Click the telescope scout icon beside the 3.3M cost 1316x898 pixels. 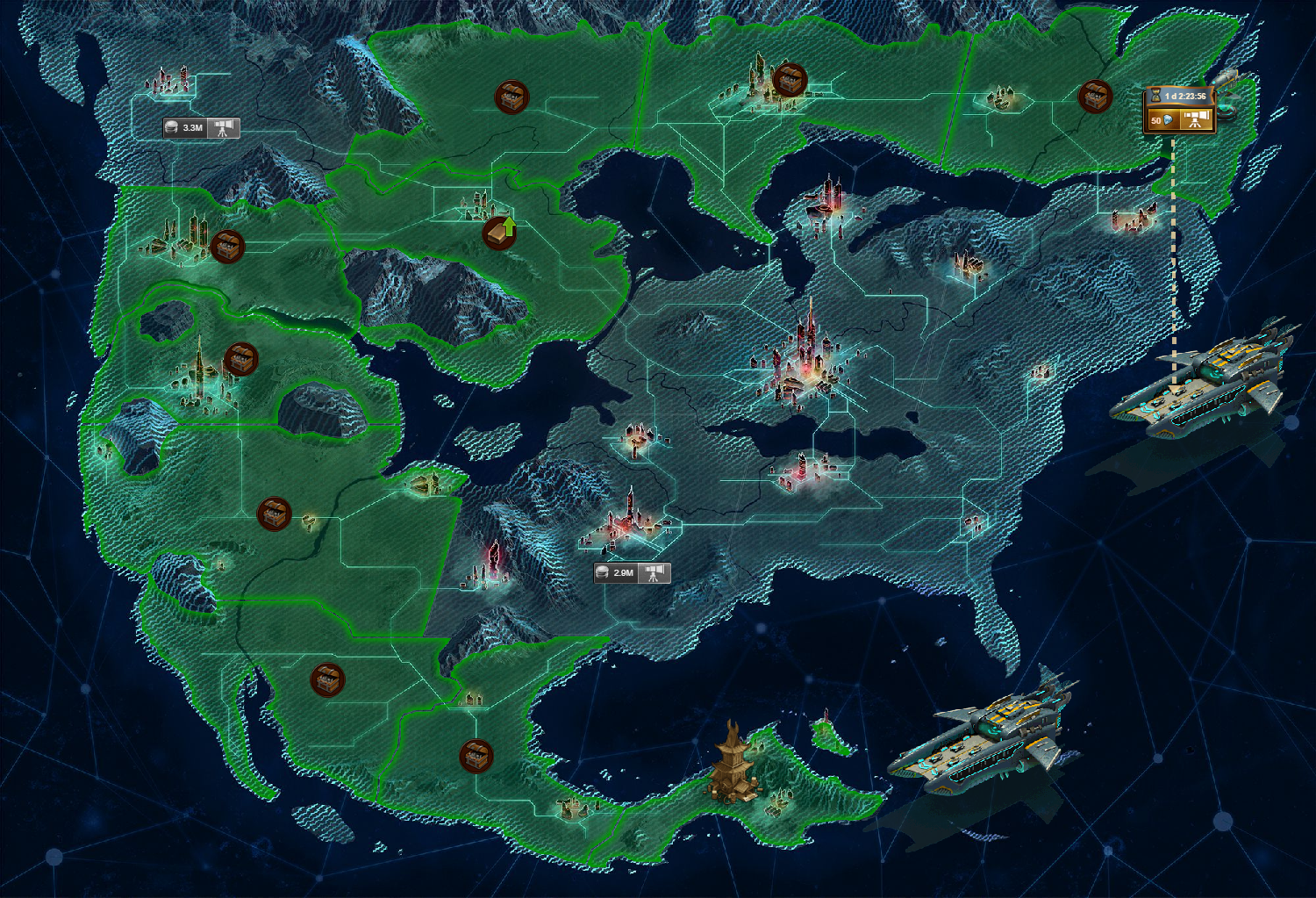coord(225,128)
